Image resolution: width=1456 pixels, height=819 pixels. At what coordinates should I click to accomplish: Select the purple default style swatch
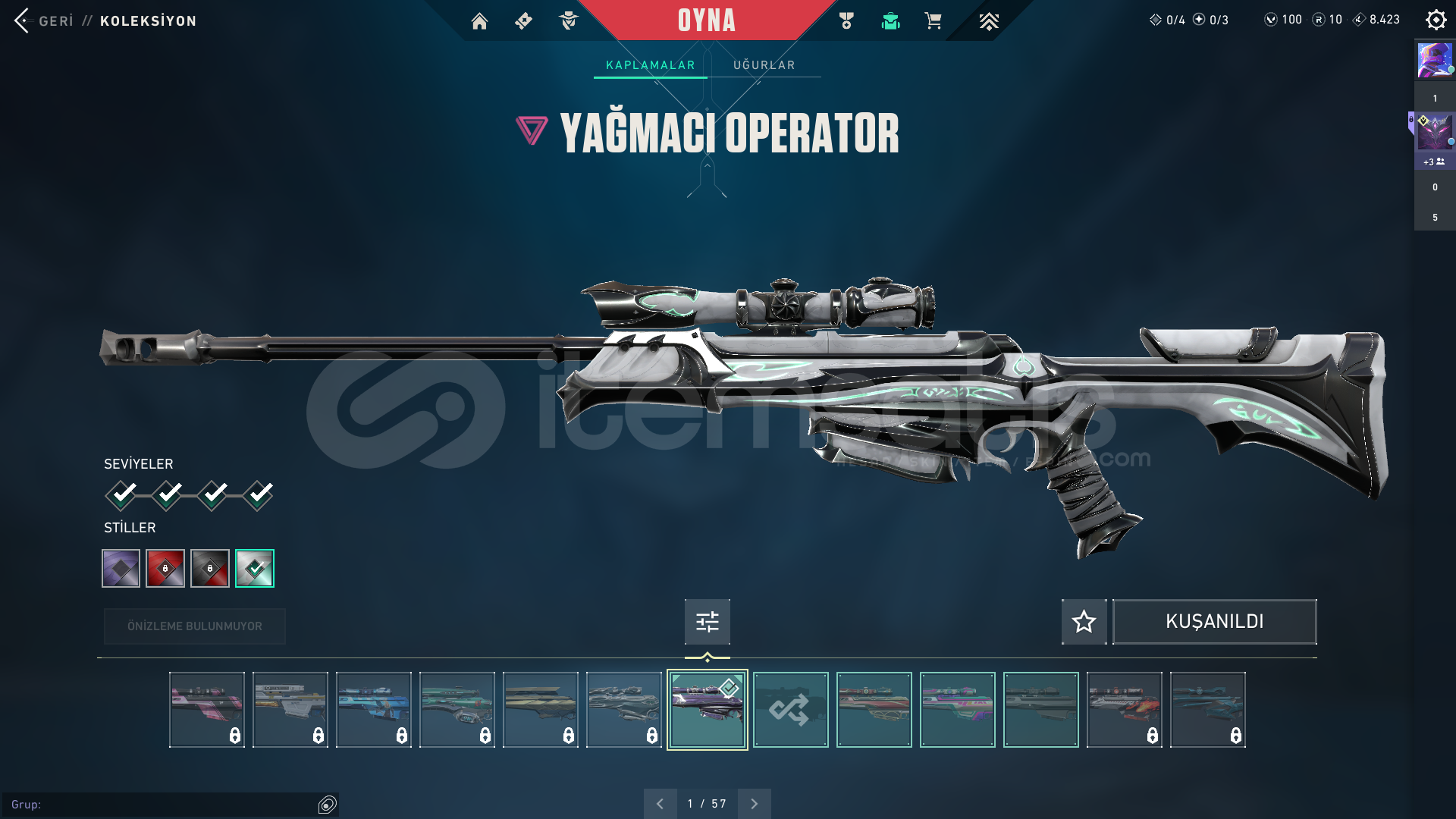click(121, 568)
